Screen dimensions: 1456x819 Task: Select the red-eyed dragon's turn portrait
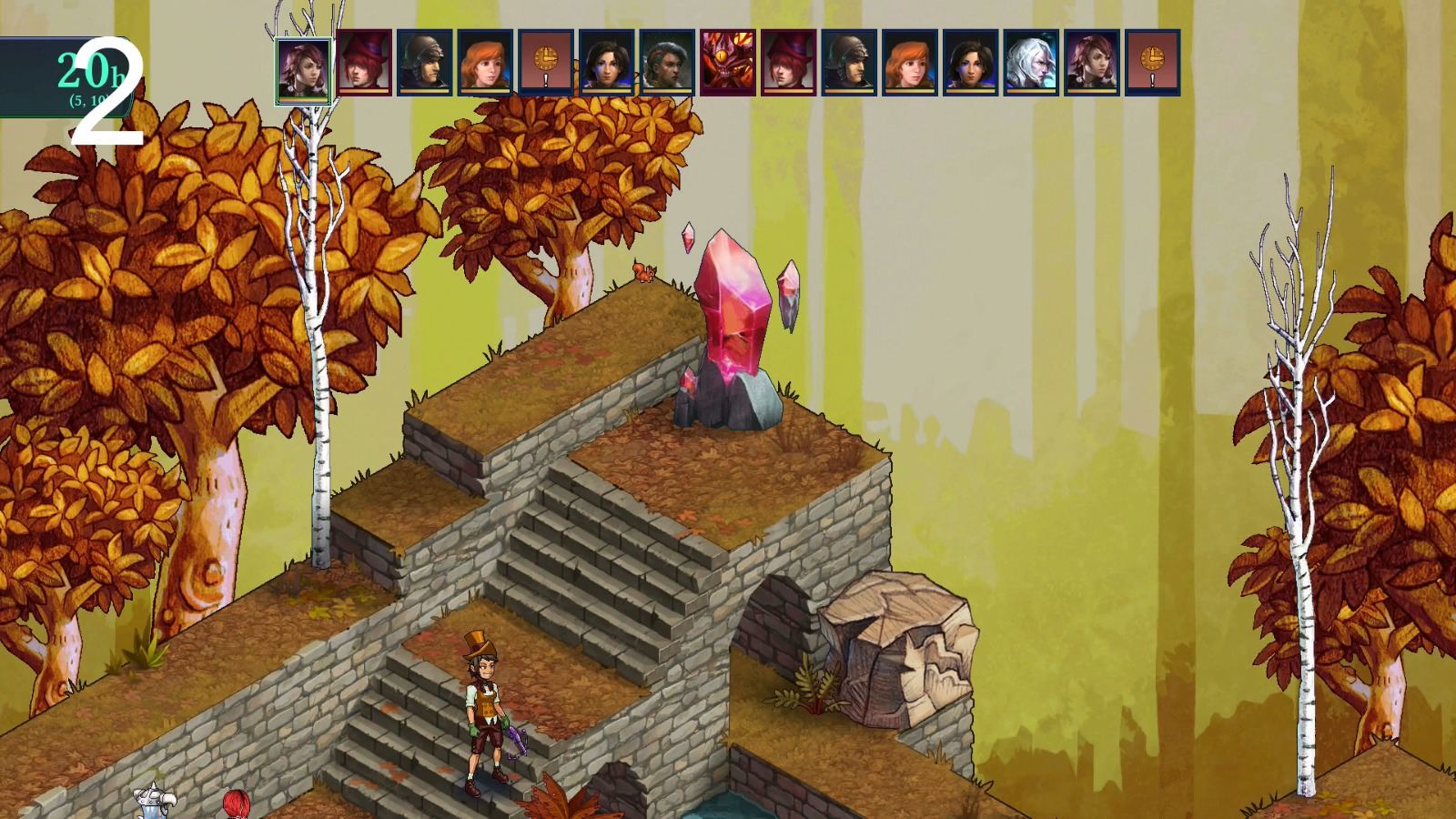click(729, 64)
